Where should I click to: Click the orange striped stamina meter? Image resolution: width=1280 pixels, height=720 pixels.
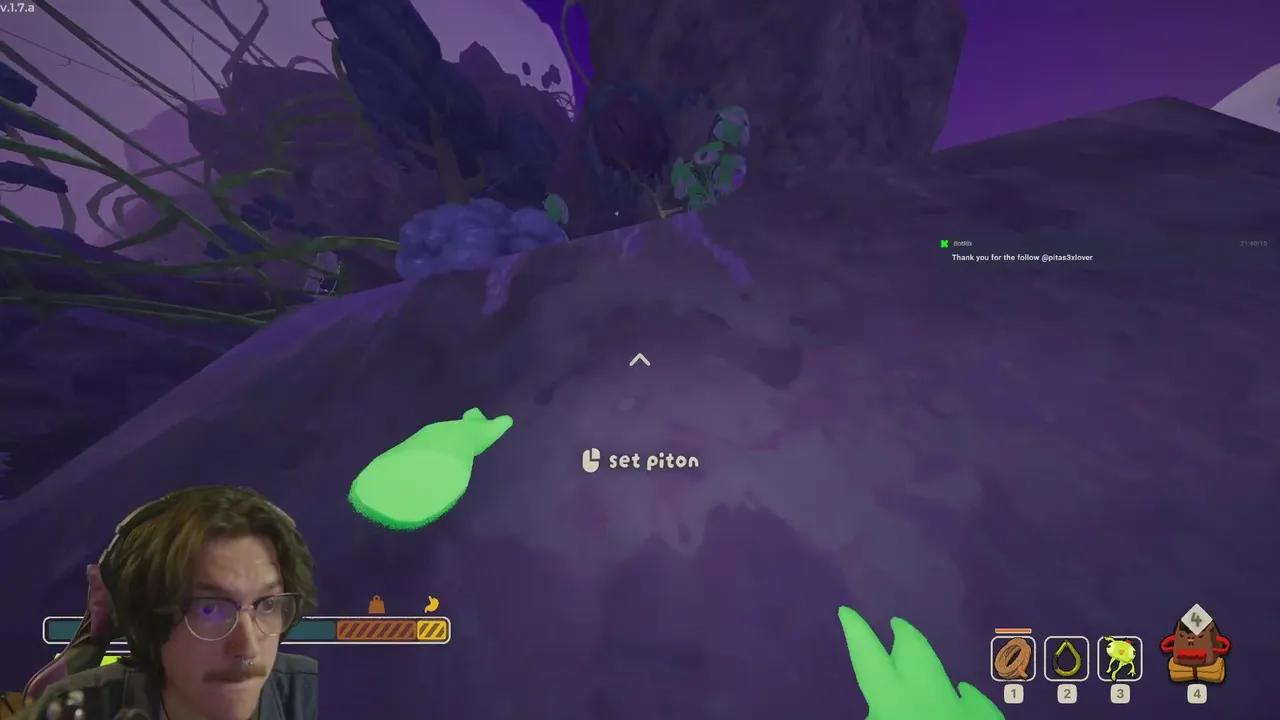(x=378, y=629)
